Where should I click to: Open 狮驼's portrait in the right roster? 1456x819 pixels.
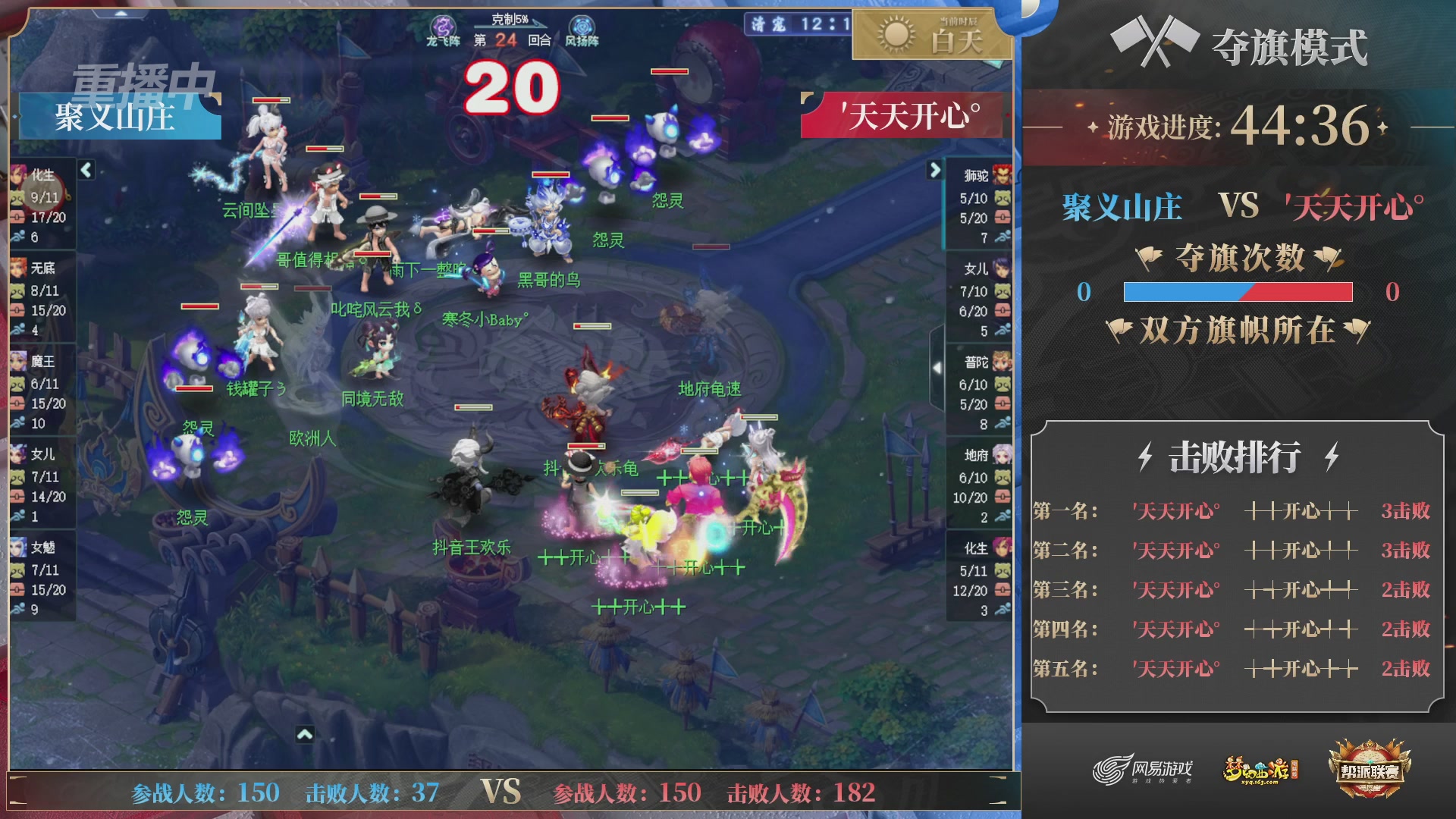pos(1001,174)
